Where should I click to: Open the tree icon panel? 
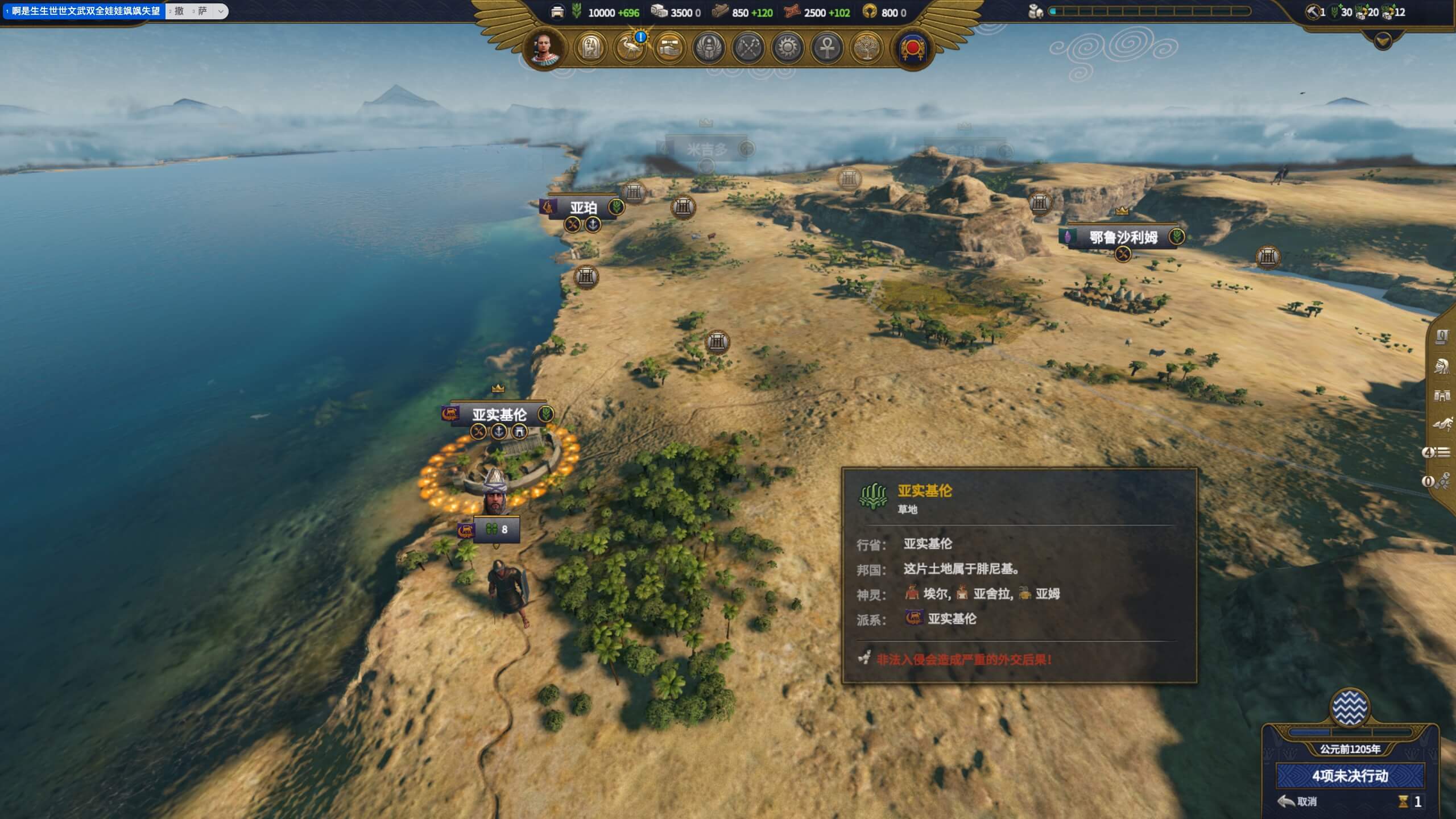click(x=866, y=48)
